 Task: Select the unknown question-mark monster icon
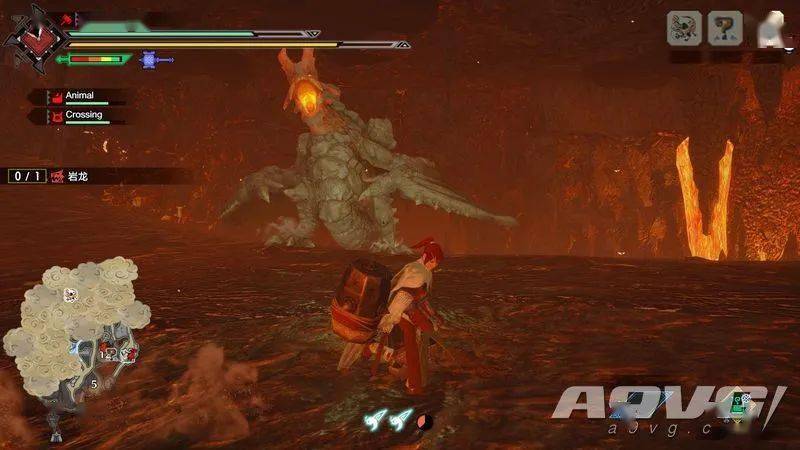tap(725, 27)
